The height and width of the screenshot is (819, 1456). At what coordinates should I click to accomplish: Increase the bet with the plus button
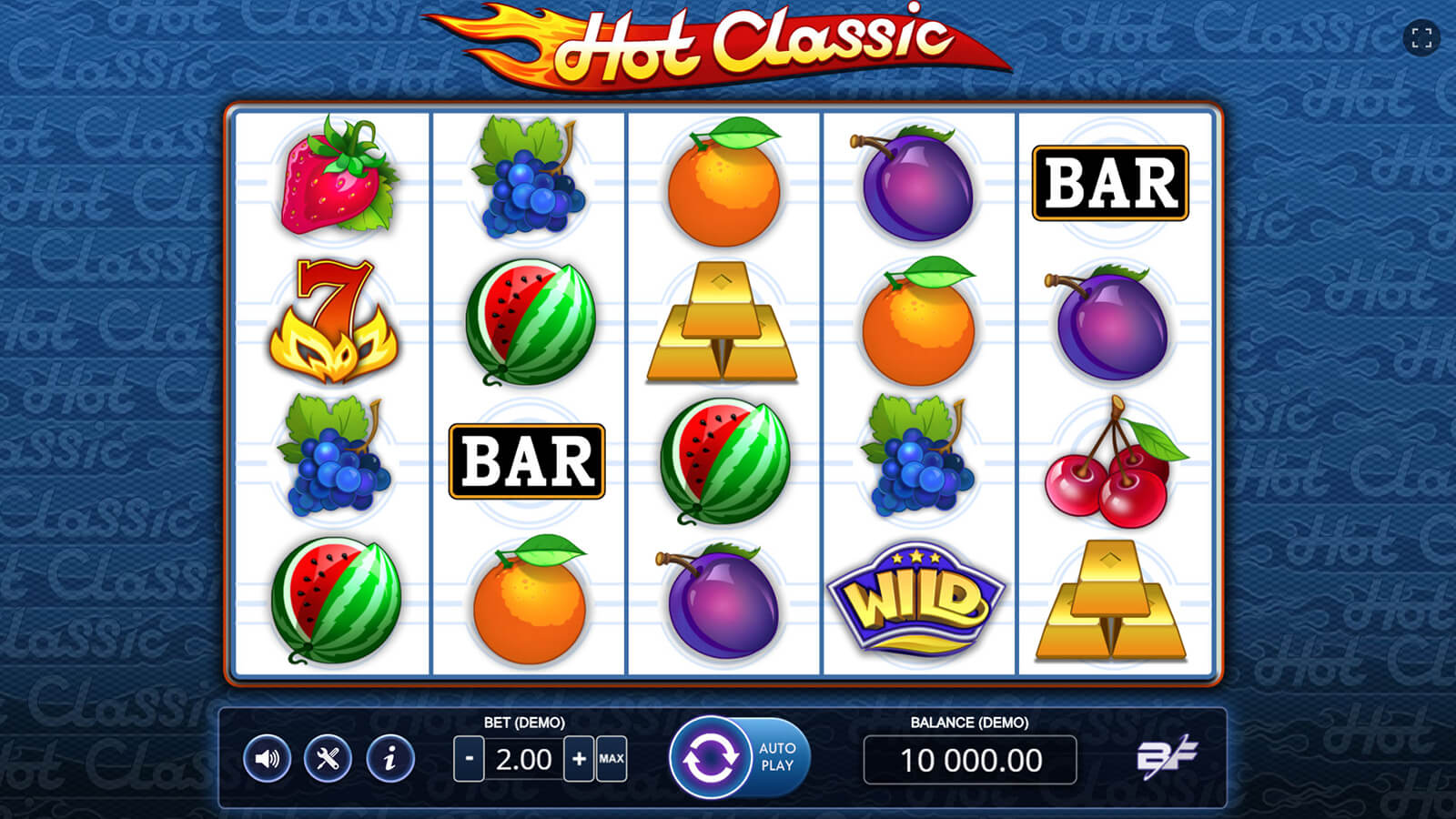[579, 759]
